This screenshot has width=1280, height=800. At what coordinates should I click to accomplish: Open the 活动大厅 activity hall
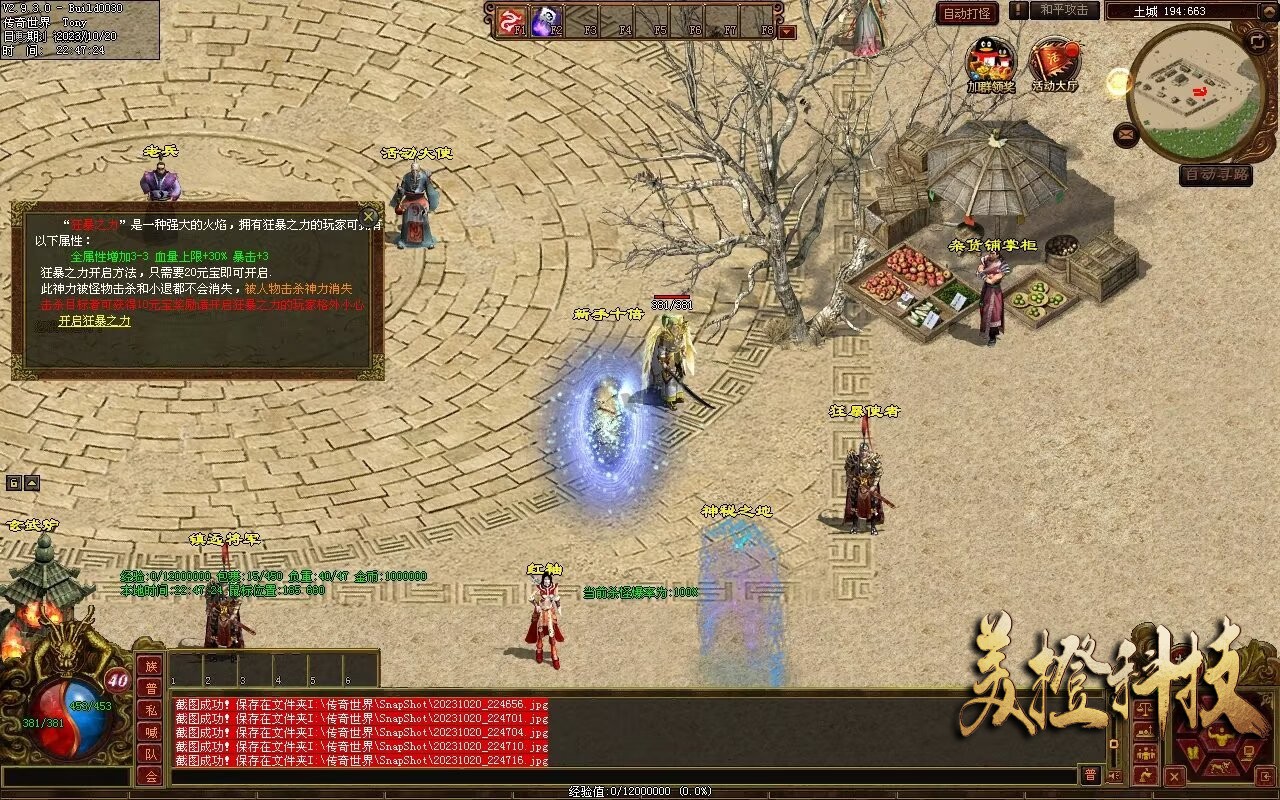(1054, 62)
